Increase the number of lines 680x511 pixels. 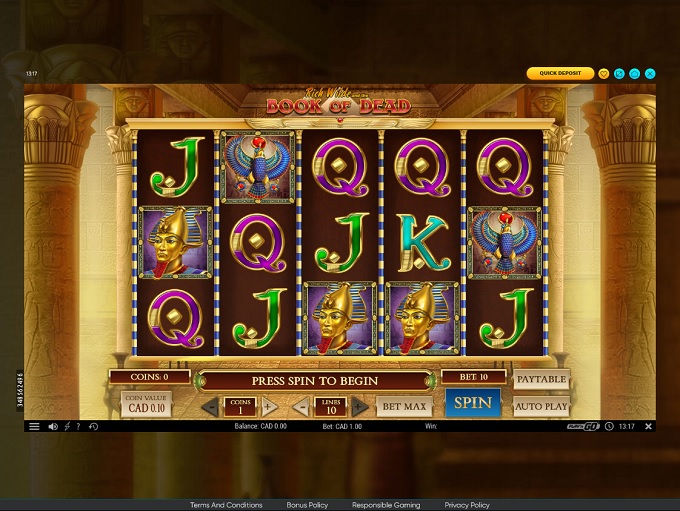pyautogui.click(x=360, y=406)
